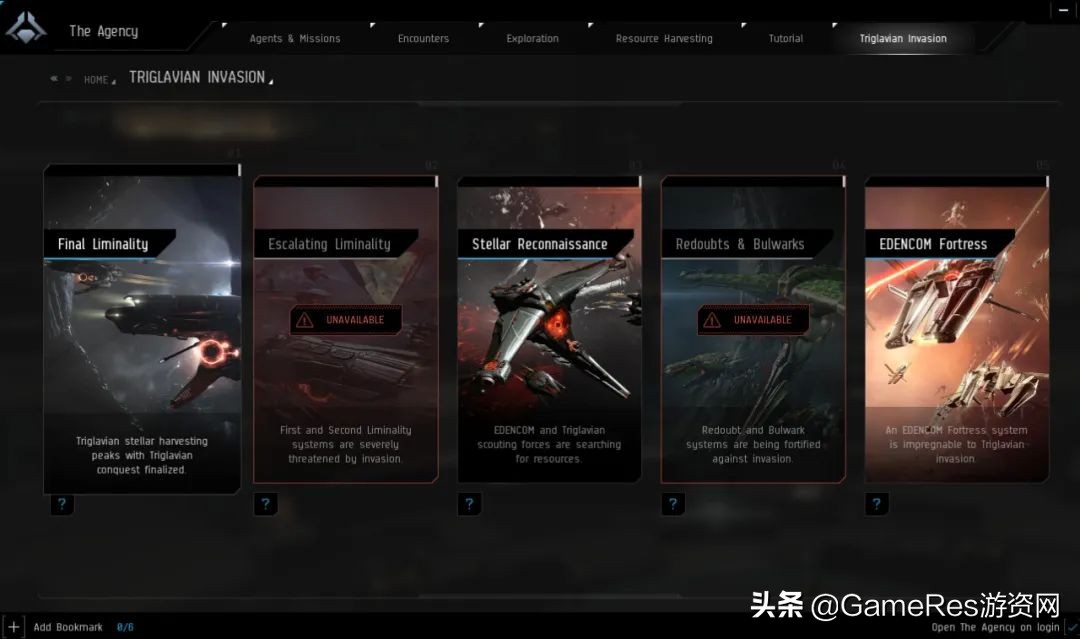Show help for Escalating Liminality card
This screenshot has width=1080, height=639.
pos(265,505)
